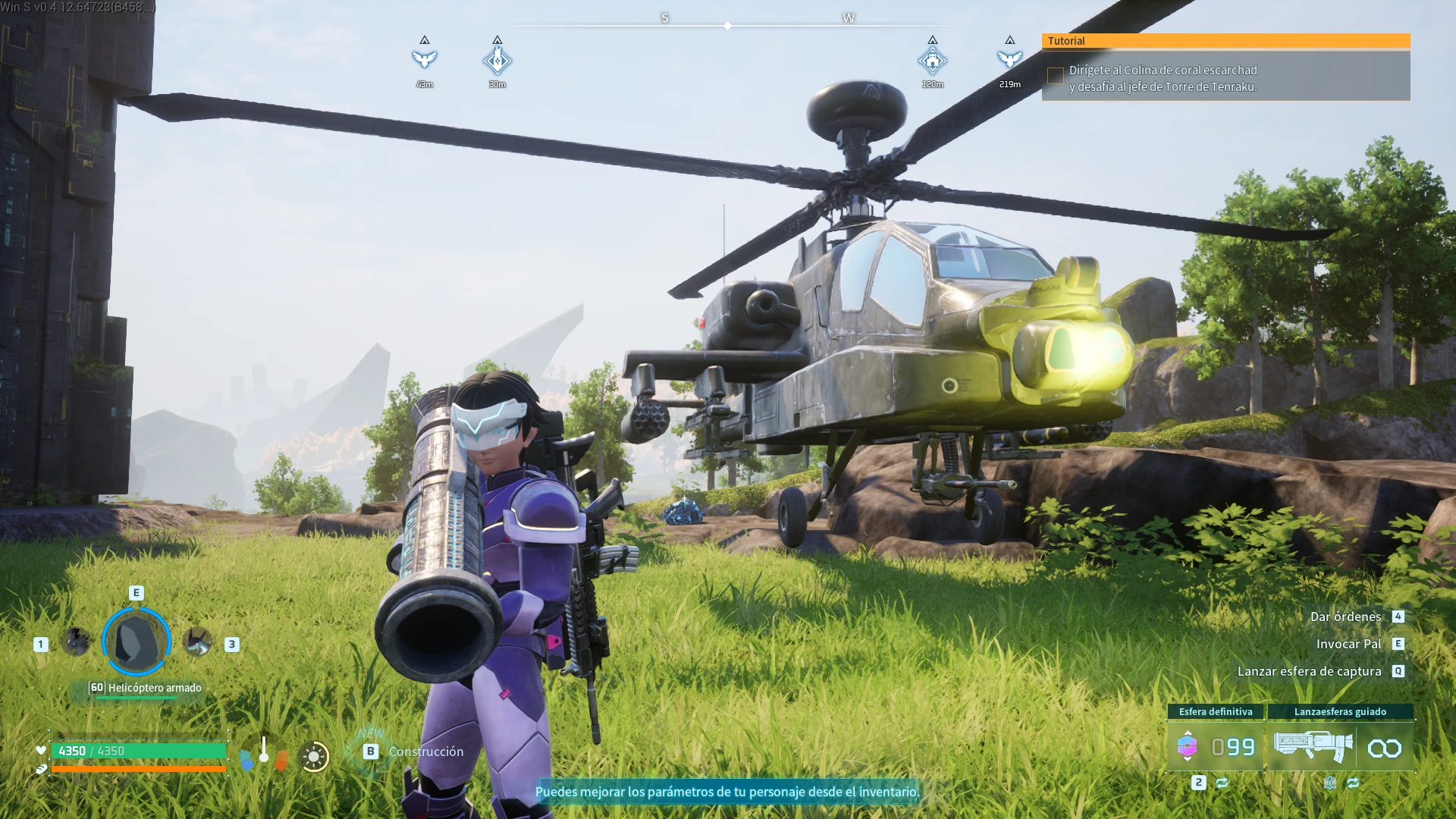The image size is (1456, 819).
Task: Switch to the previous Pal in slot 1
Action: pos(76,642)
